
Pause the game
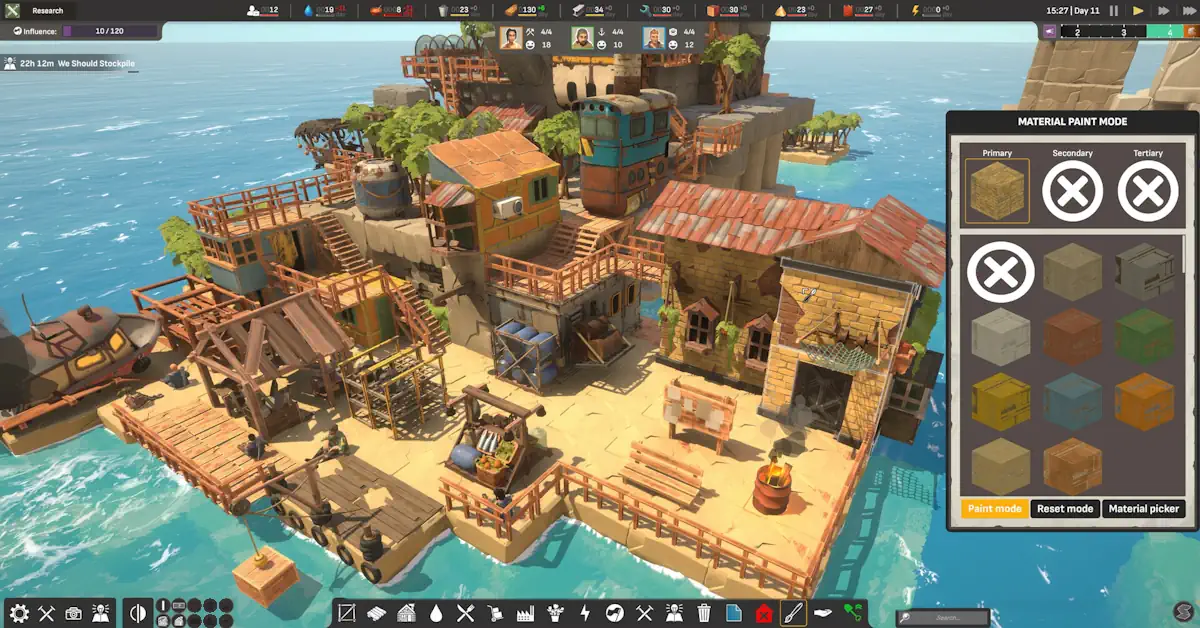tap(1113, 10)
